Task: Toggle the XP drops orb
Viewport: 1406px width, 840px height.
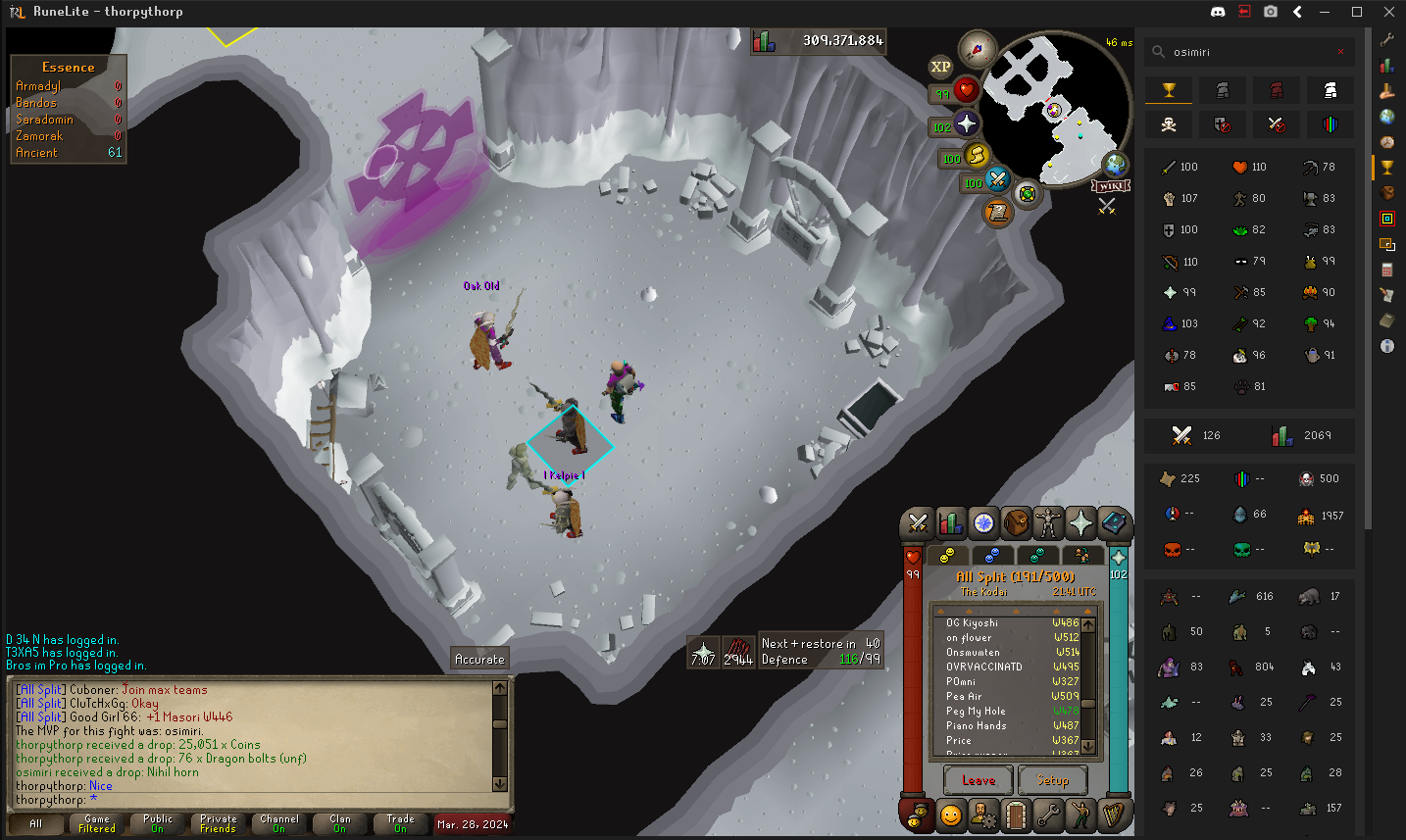Action: (x=940, y=67)
